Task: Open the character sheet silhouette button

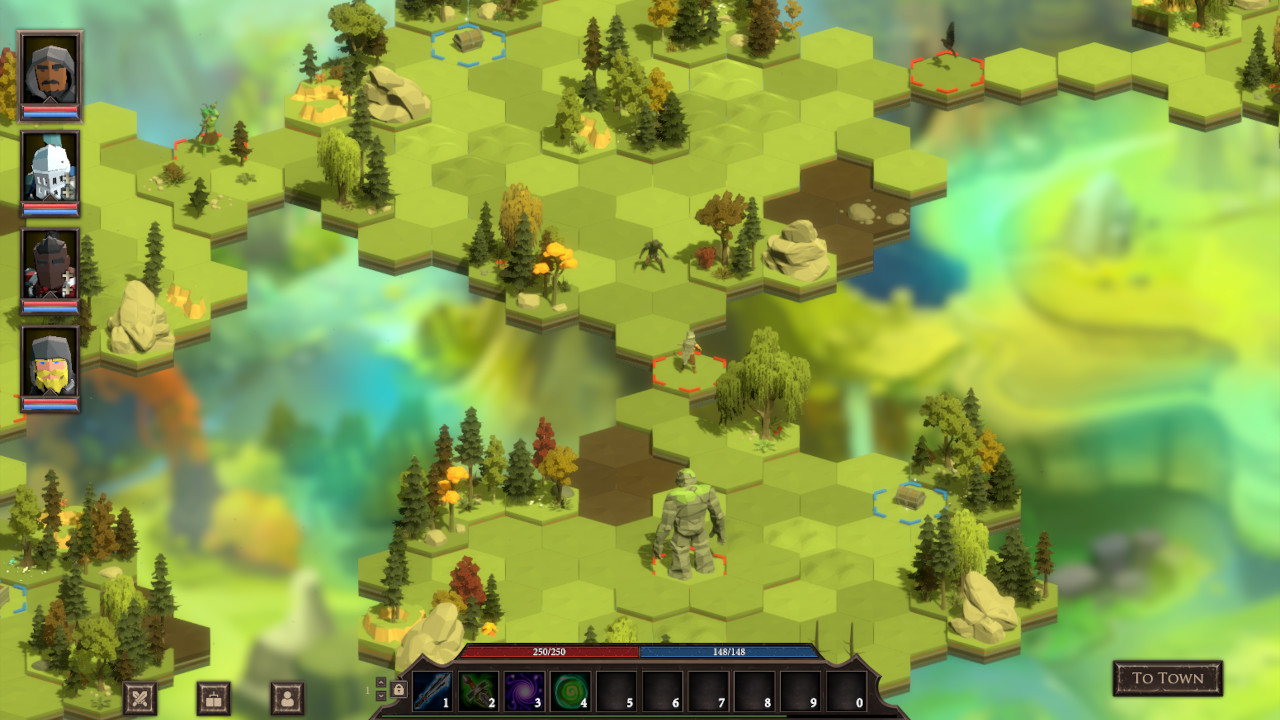Action: point(287,697)
